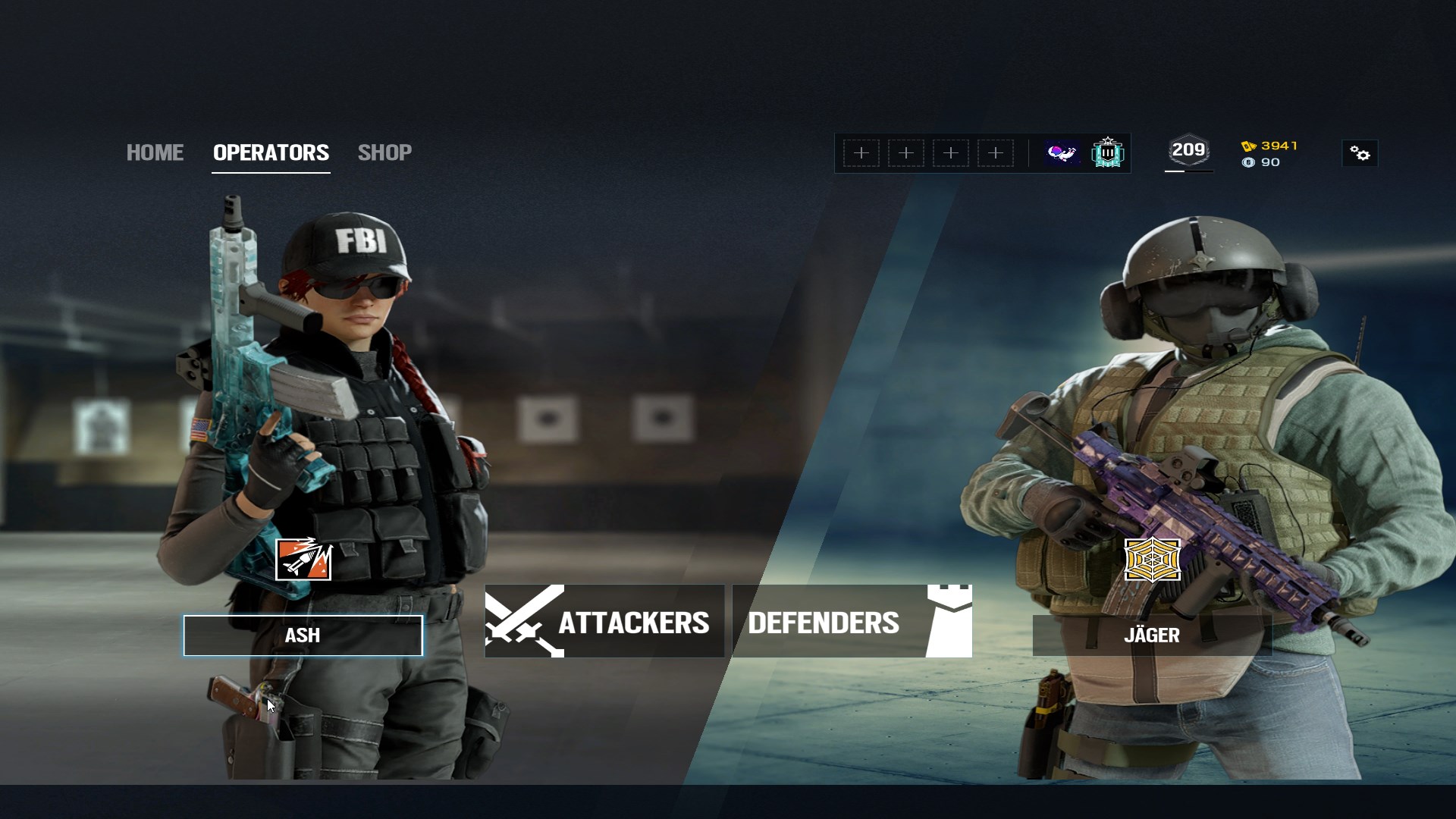Viewport: 1456px width, 819px height.
Task: Open the Shop tab
Action: coord(384,152)
